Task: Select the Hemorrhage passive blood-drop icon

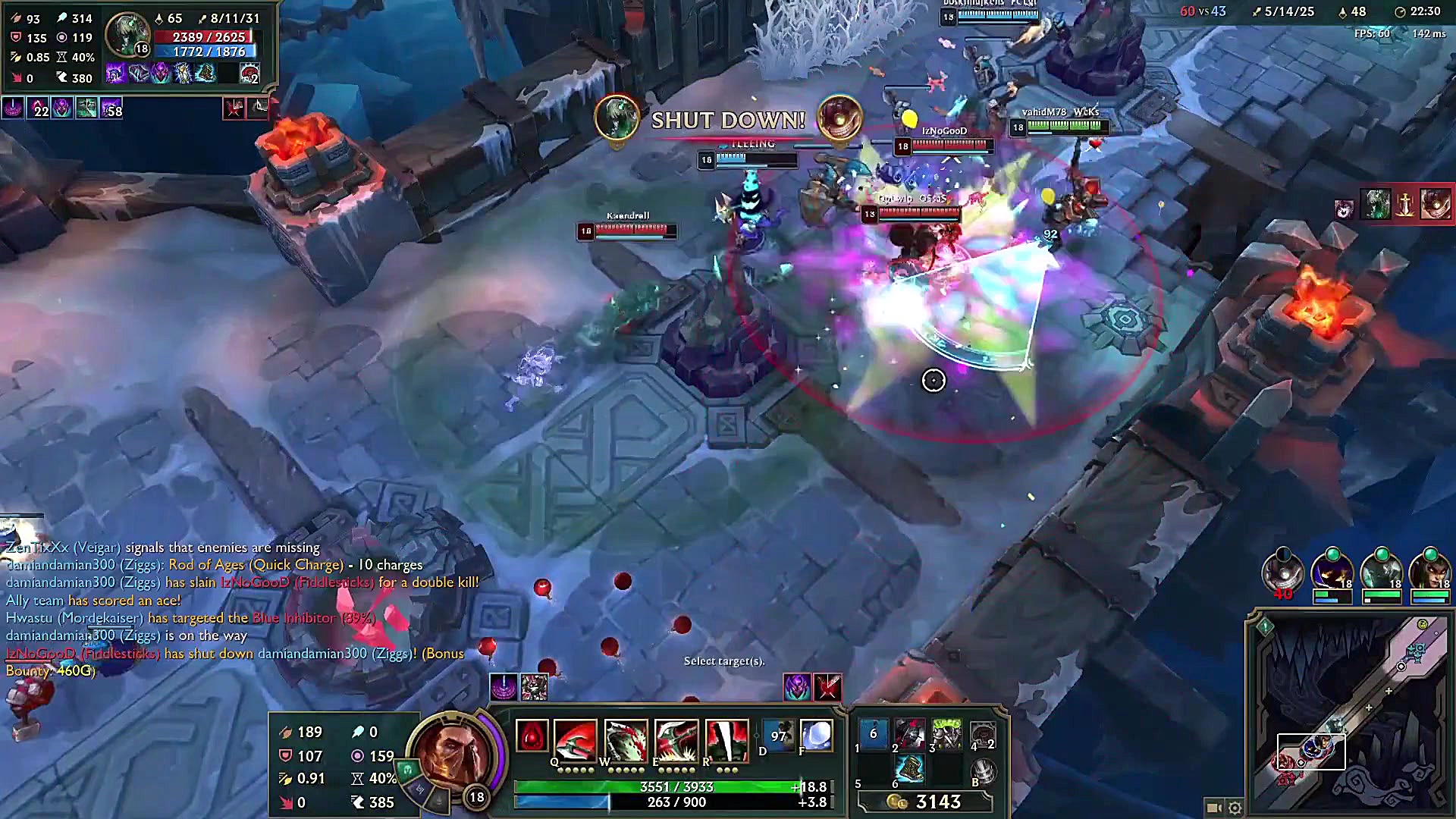Action: [x=532, y=736]
